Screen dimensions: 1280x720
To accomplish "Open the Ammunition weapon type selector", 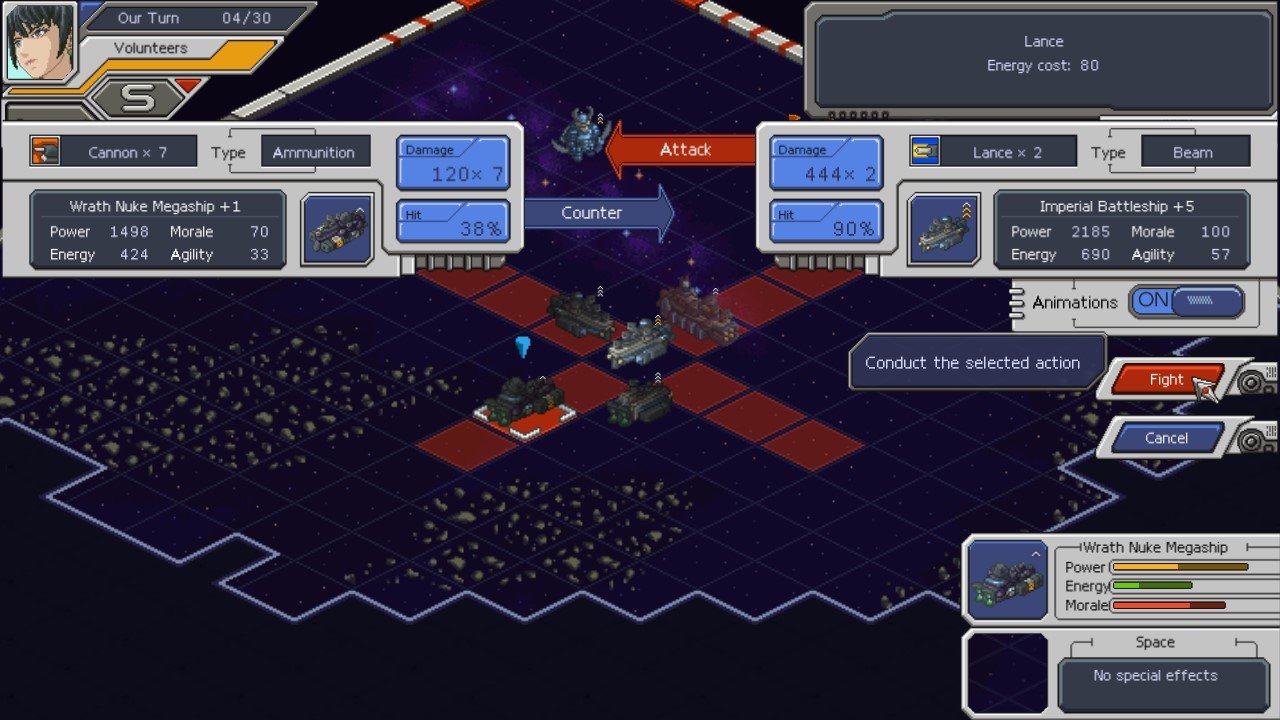I will pos(315,152).
